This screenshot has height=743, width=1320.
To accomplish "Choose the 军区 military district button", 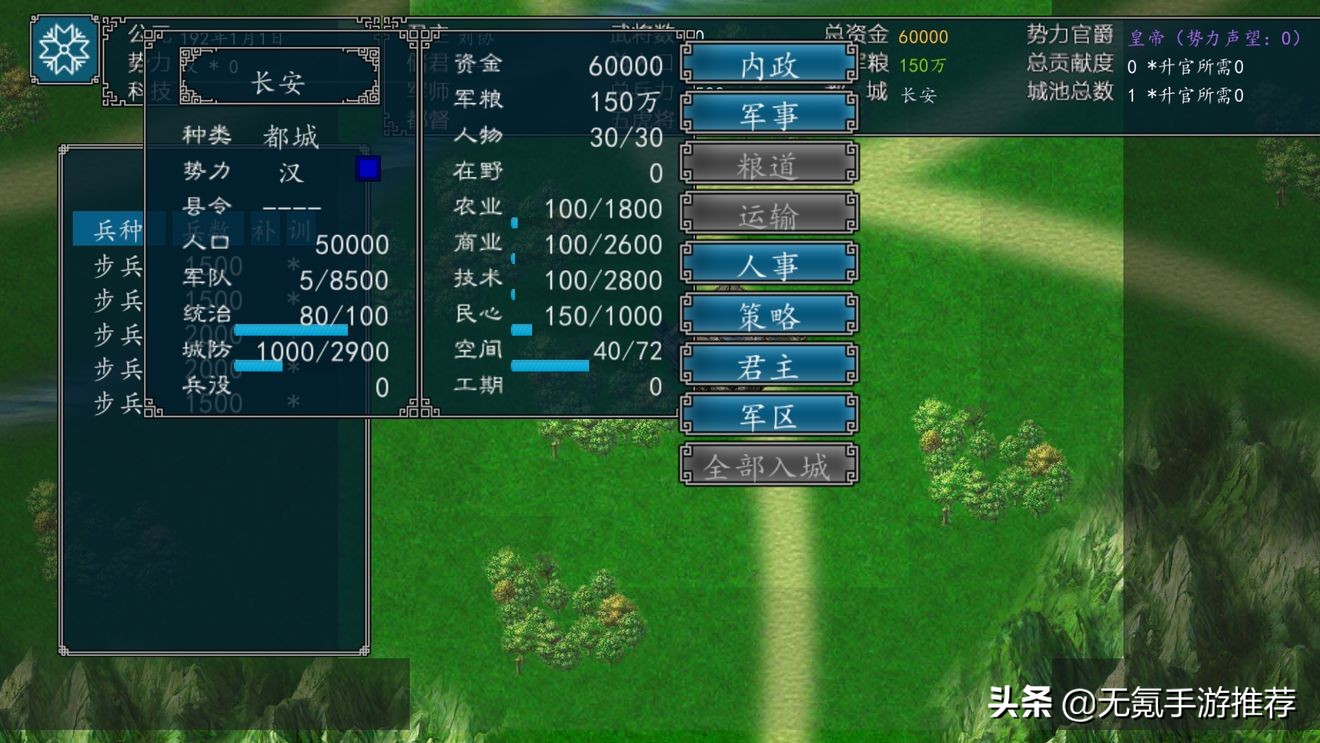I will pos(768,416).
